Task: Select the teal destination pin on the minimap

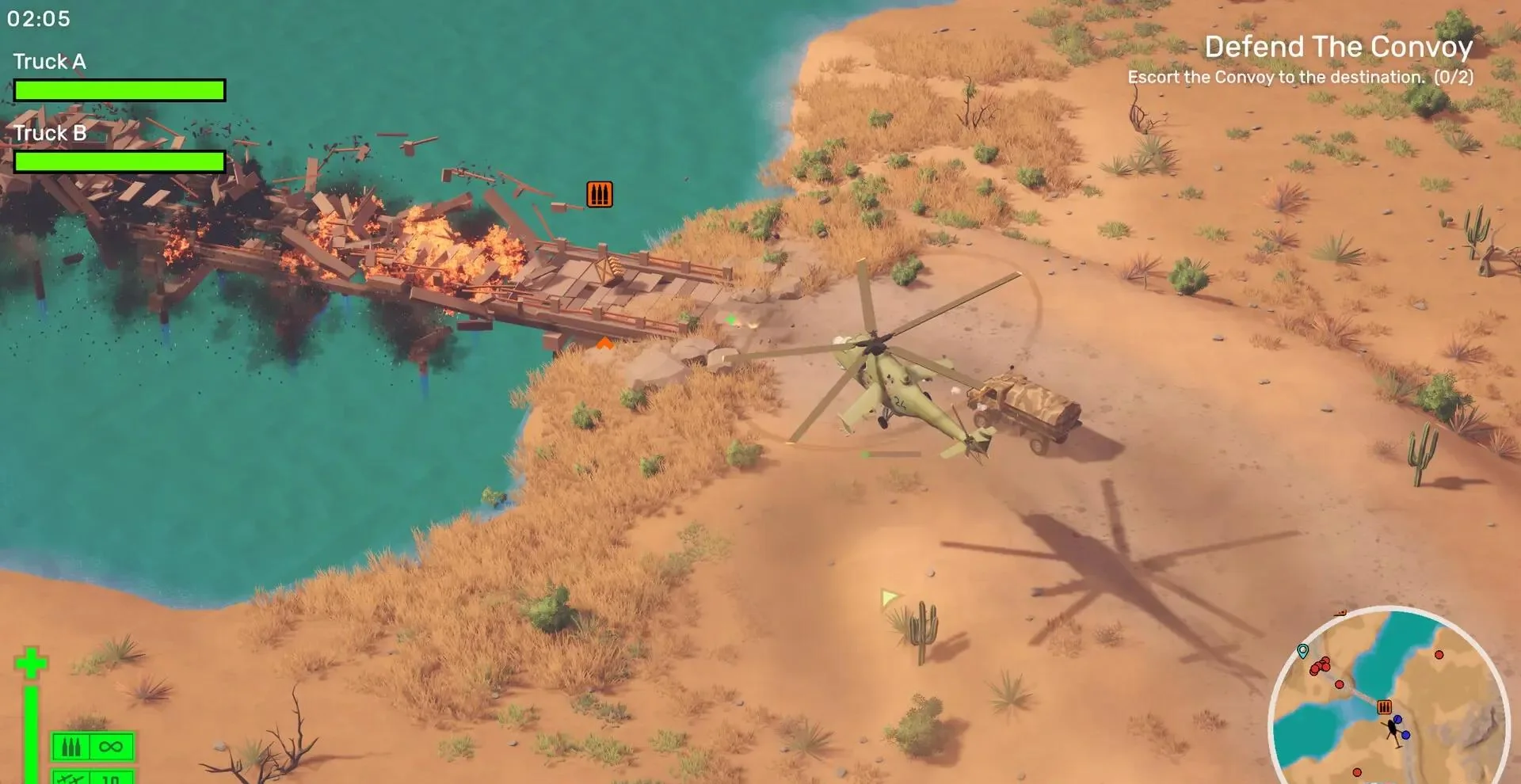Action: [1302, 652]
